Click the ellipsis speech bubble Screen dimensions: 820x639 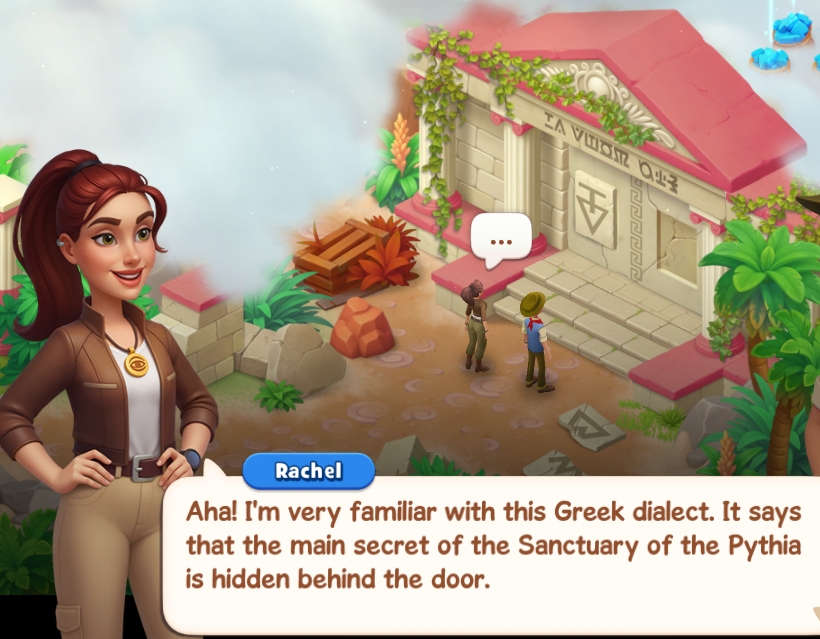point(501,241)
